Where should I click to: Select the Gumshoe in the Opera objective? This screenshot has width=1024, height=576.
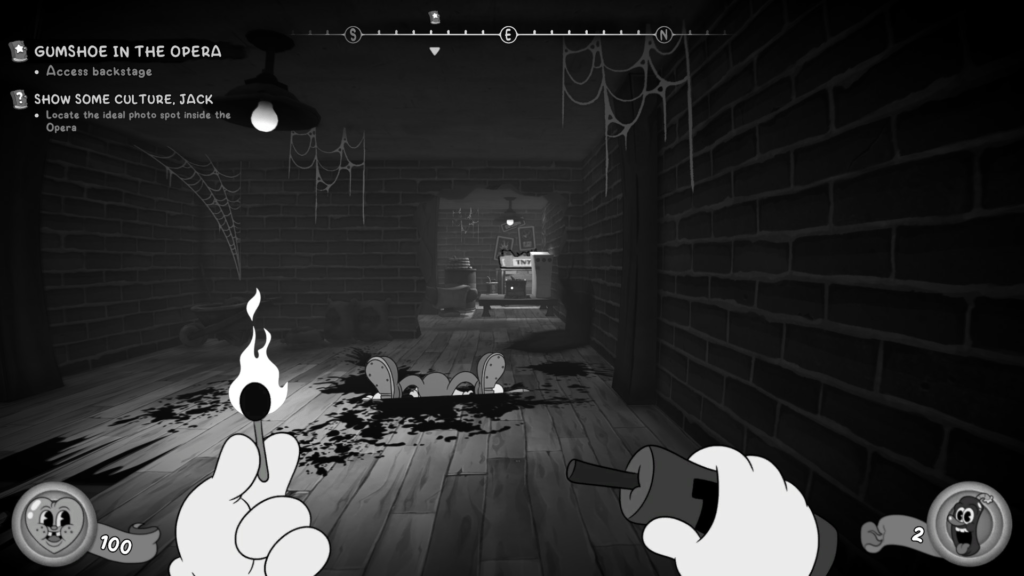click(128, 51)
